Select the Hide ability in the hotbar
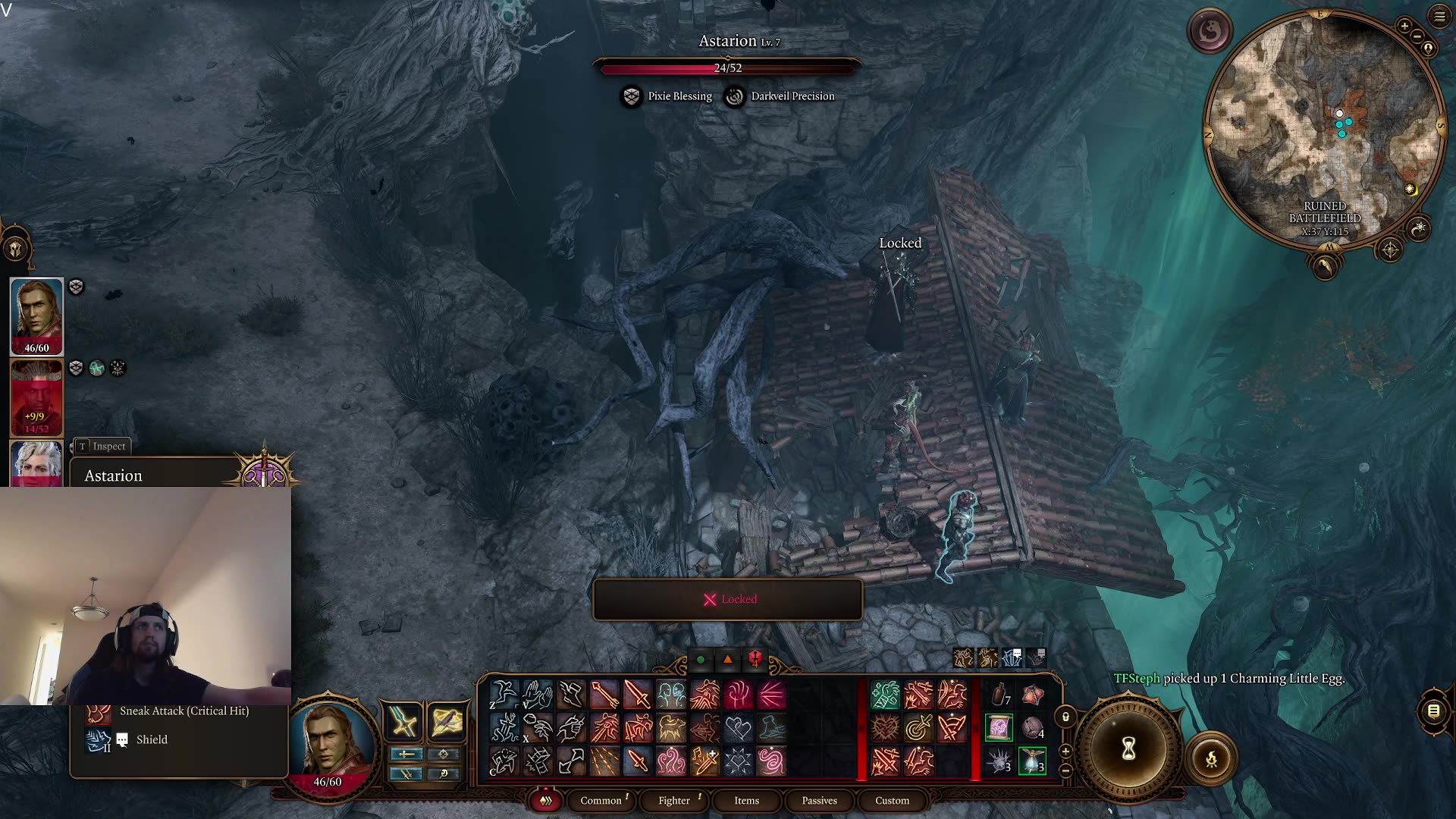The width and height of the screenshot is (1456, 819). 504,761
